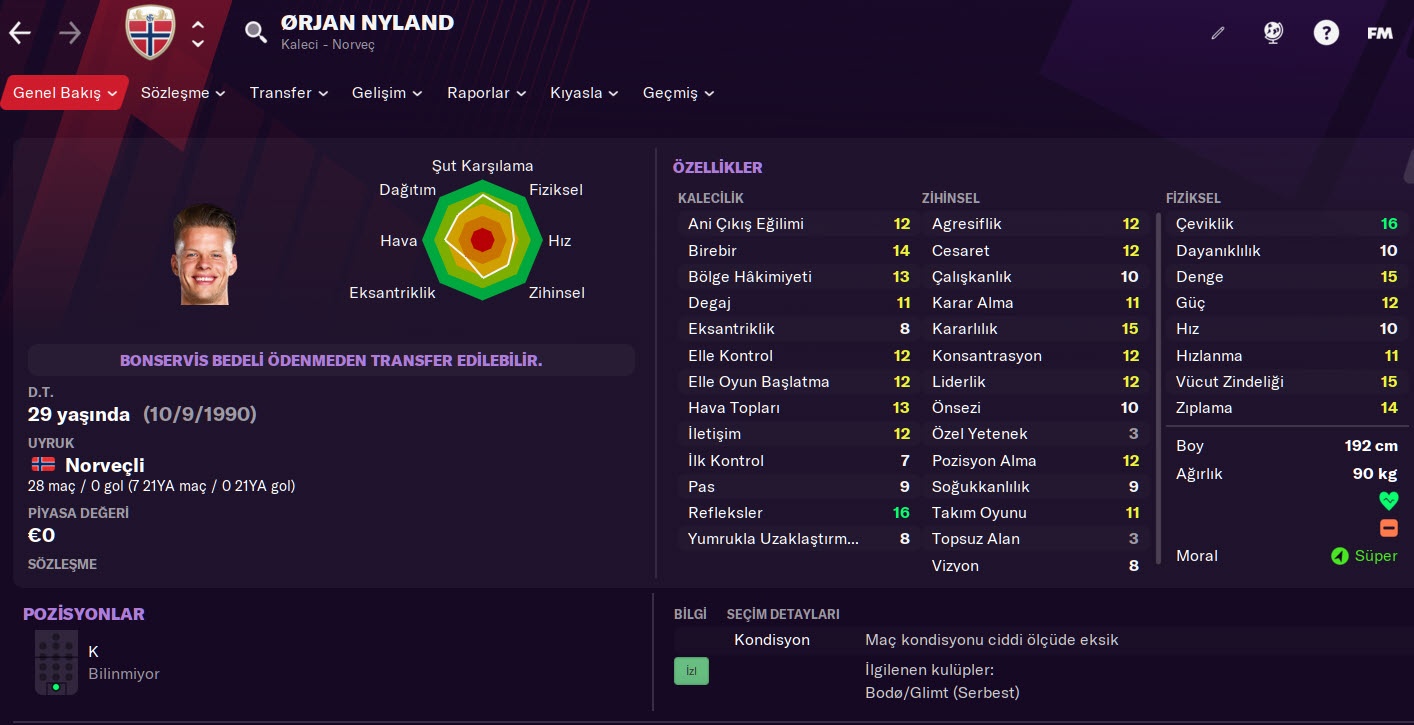Open the Transfer dropdown menu

click(289, 93)
